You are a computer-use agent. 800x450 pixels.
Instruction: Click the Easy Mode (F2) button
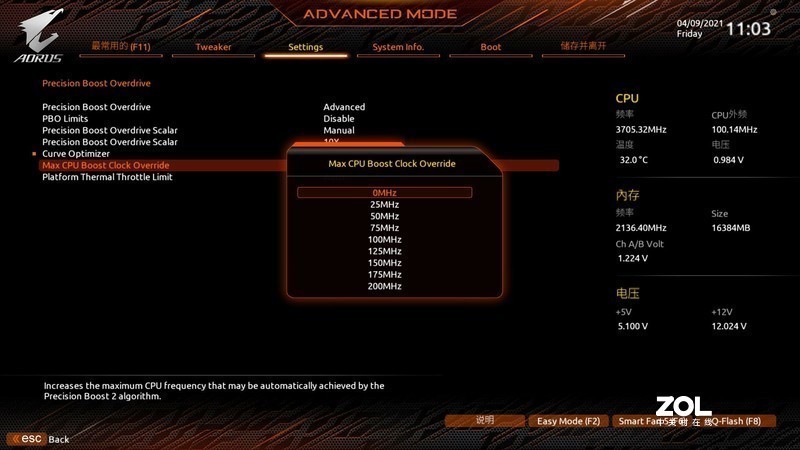click(x=568, y=421)
